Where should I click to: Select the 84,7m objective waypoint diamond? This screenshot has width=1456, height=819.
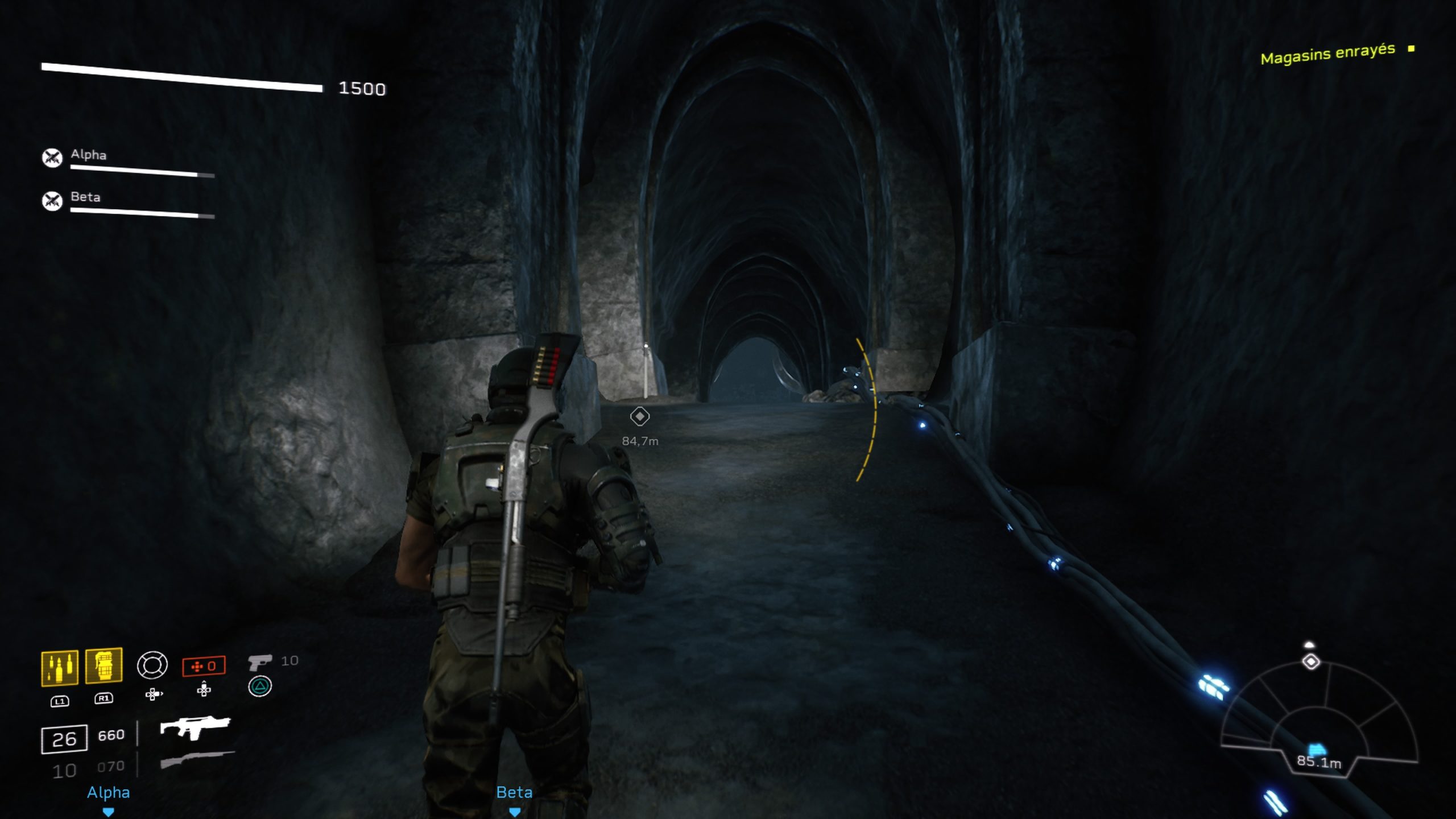click(640, 417)
